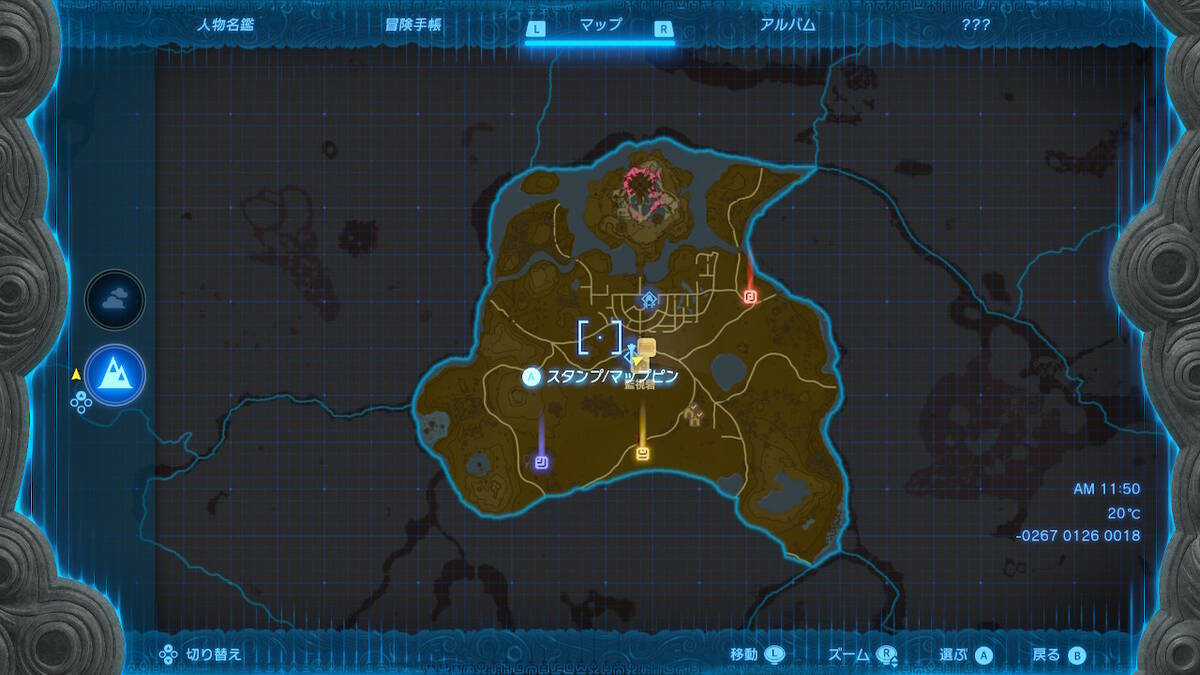Choose the purple shrine marker on the map
Screen dimensions: 1200x675
click(541, 461)
